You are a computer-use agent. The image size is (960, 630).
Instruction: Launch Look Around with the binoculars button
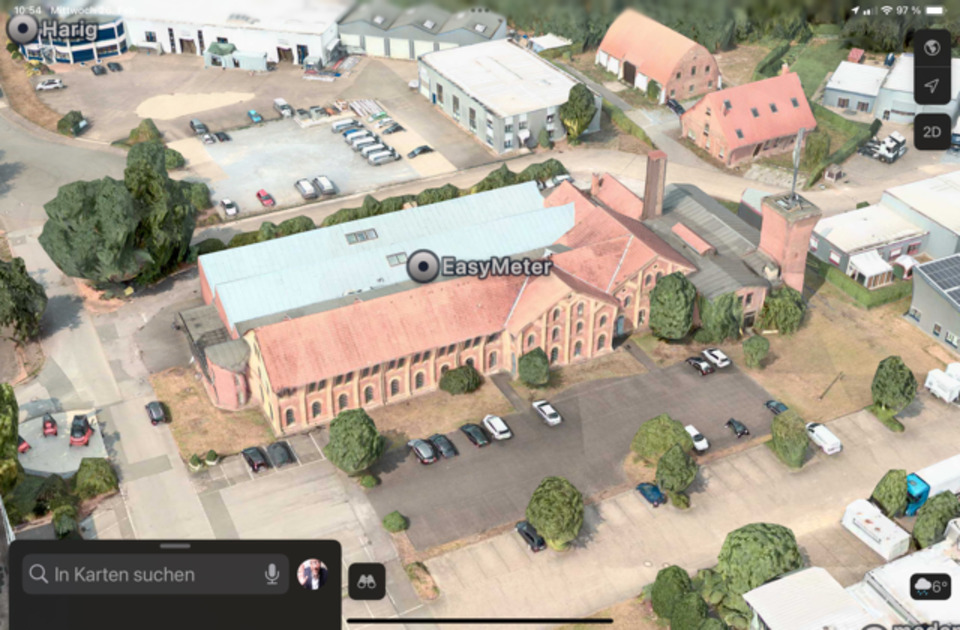click(x=366, y=582)
